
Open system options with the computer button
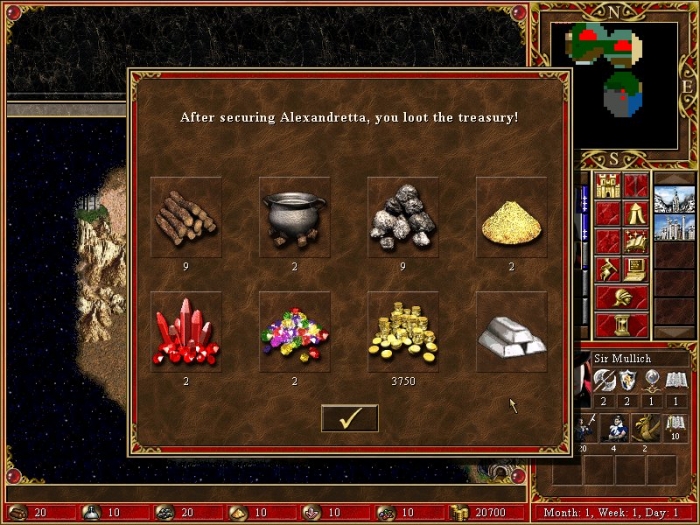click(636, 269)
